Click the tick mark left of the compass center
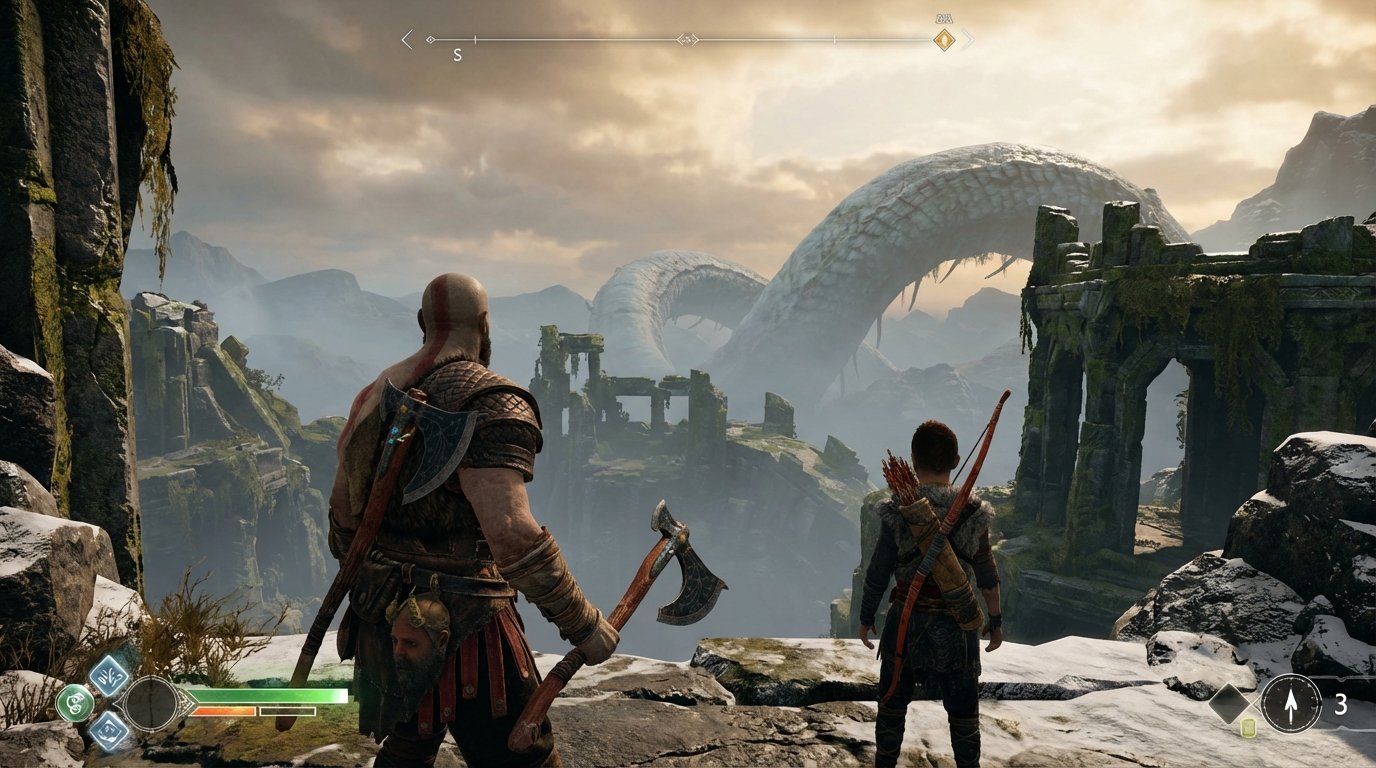 click(x=475, y=39)
